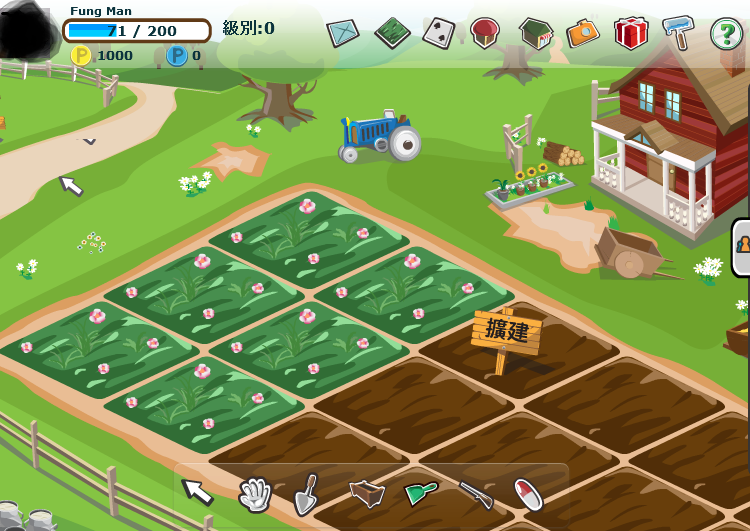Select the paint roller icon
The height and width of the screenshot is (531, 750).
(x=678, y=32)
